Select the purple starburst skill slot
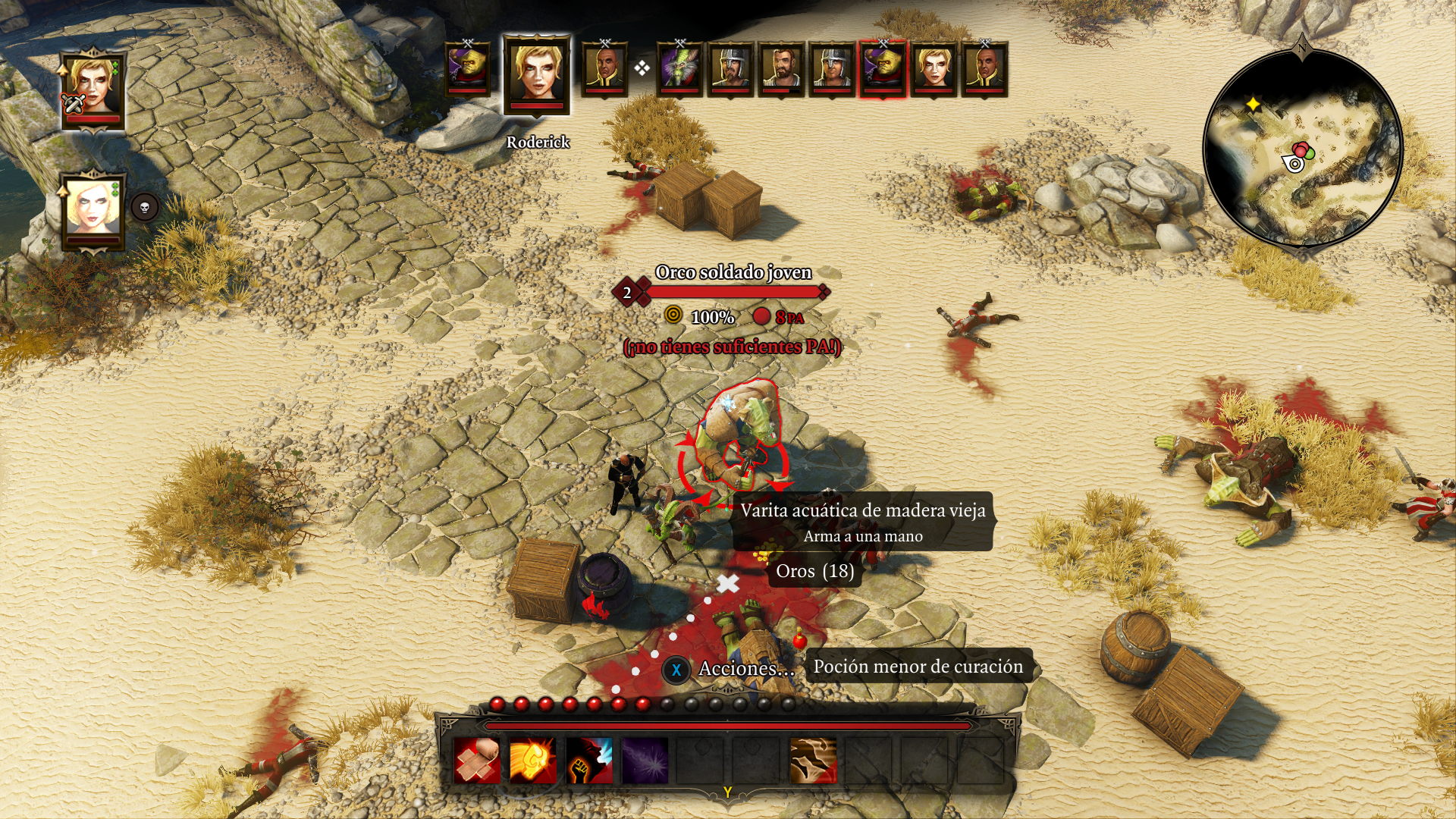The image size is (1456, 819). [645, 761]
